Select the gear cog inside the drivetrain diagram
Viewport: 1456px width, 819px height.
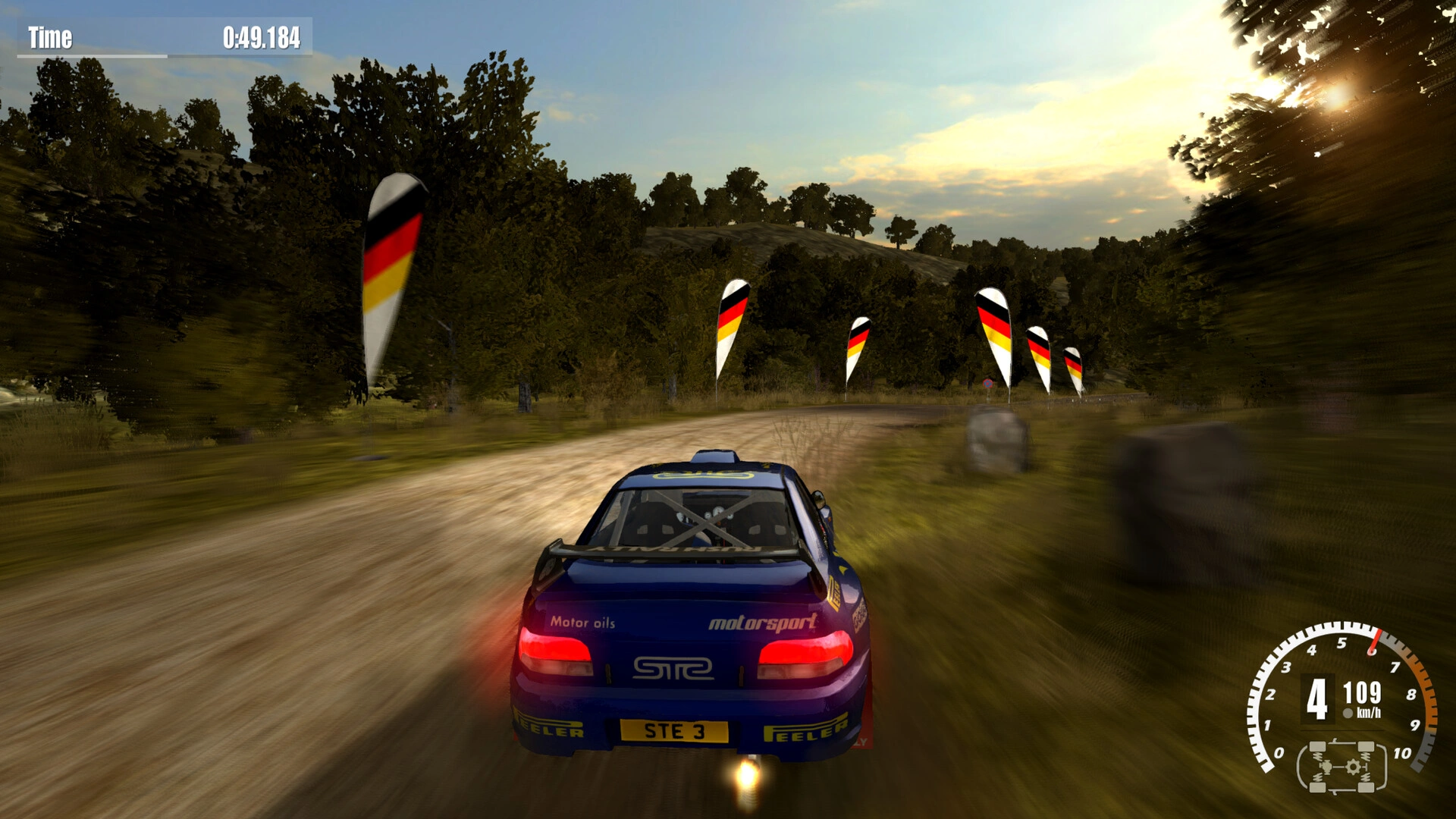click(x=1354, y=767)
